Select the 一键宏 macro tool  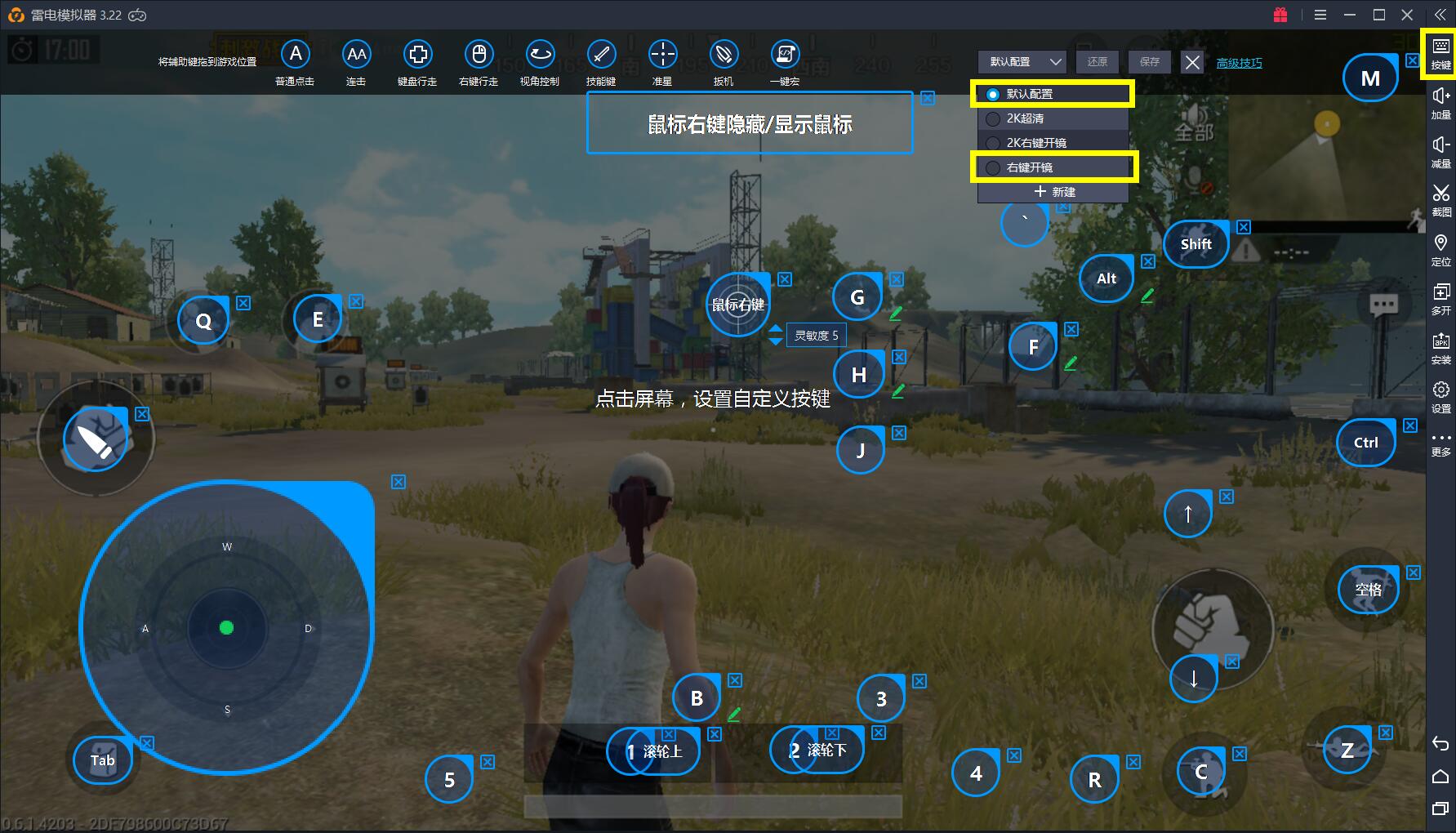[x=785, y=55]
